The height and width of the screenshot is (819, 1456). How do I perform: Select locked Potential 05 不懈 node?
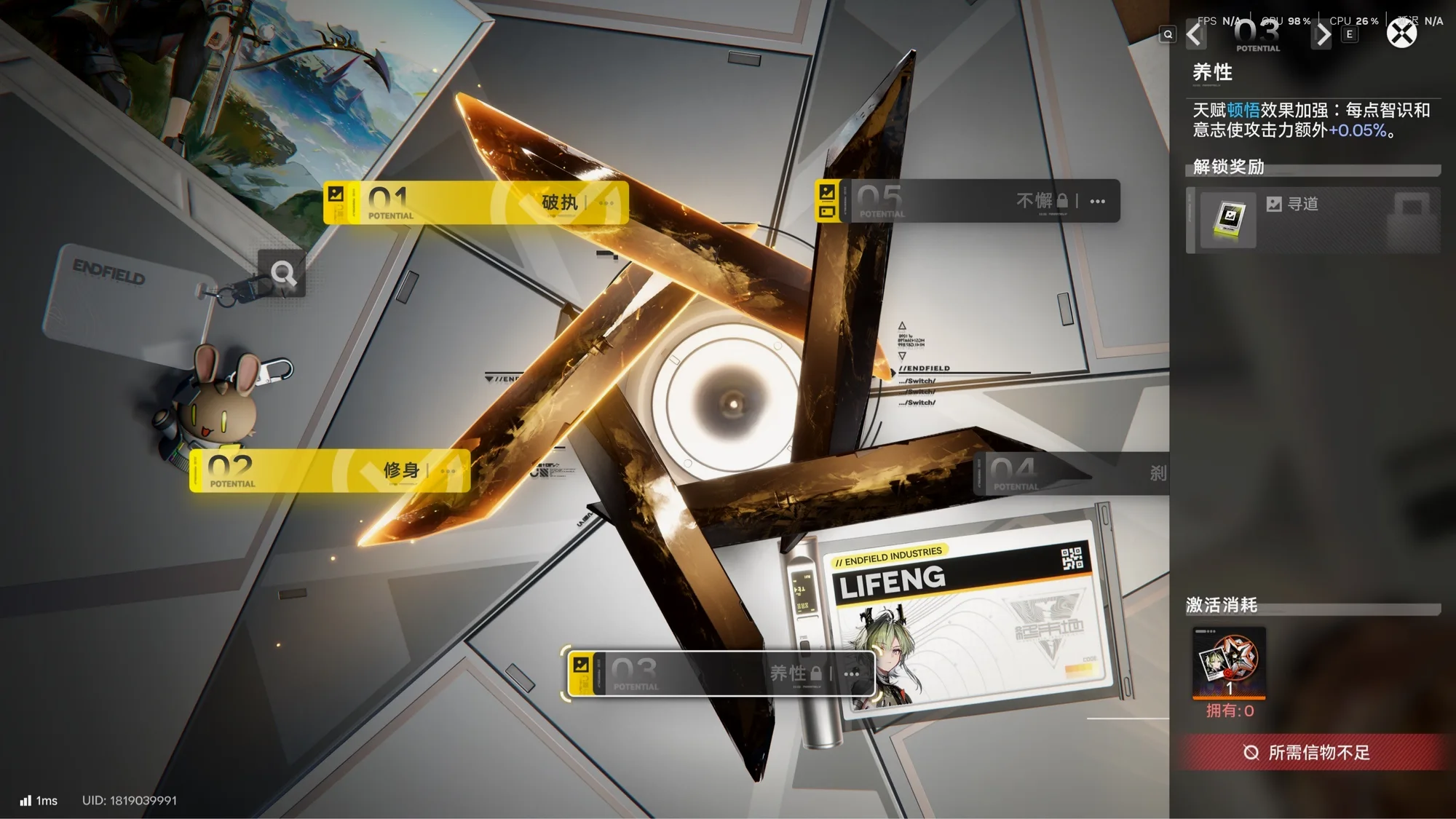click(968, 201)
